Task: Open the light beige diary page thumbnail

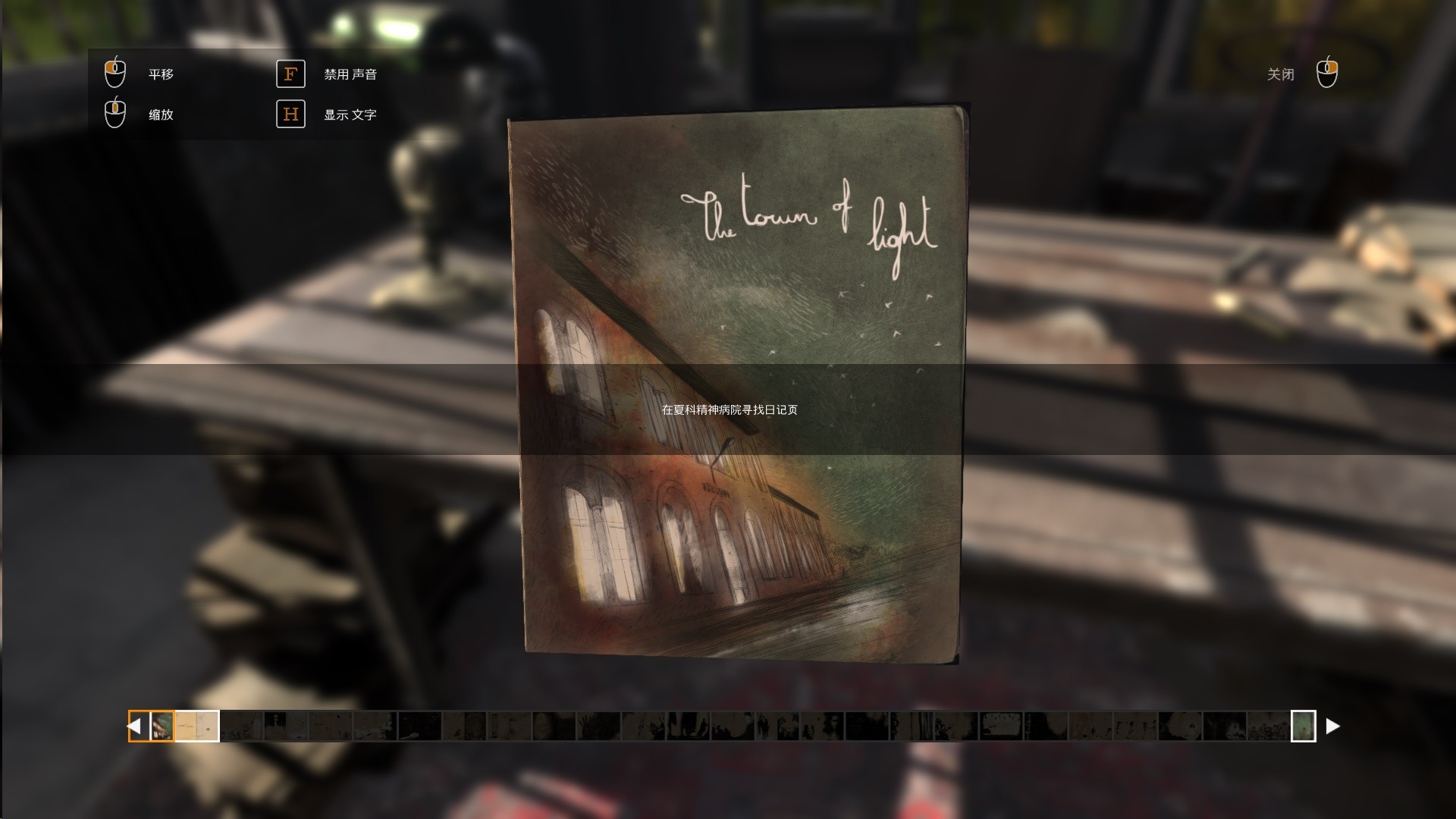Action: (197, 726)
